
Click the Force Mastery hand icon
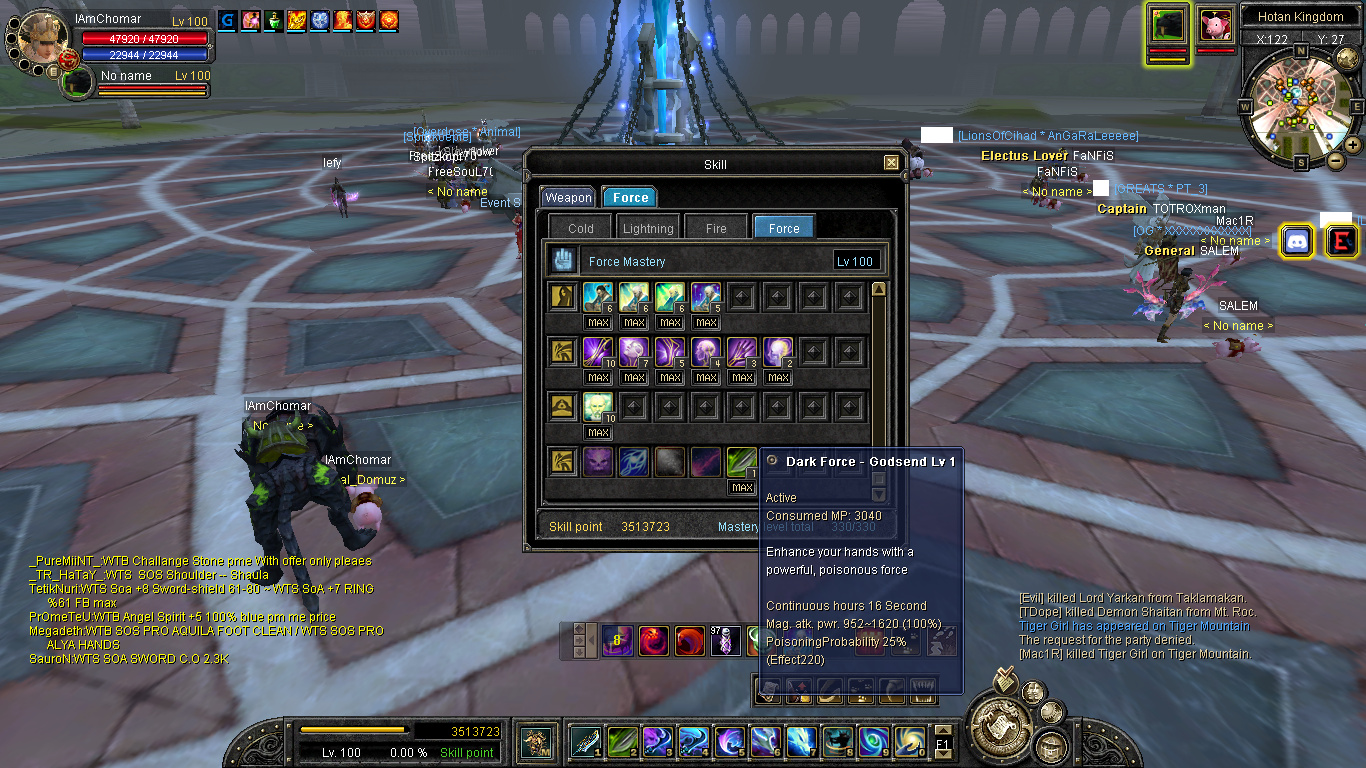(x=563, y=261)
